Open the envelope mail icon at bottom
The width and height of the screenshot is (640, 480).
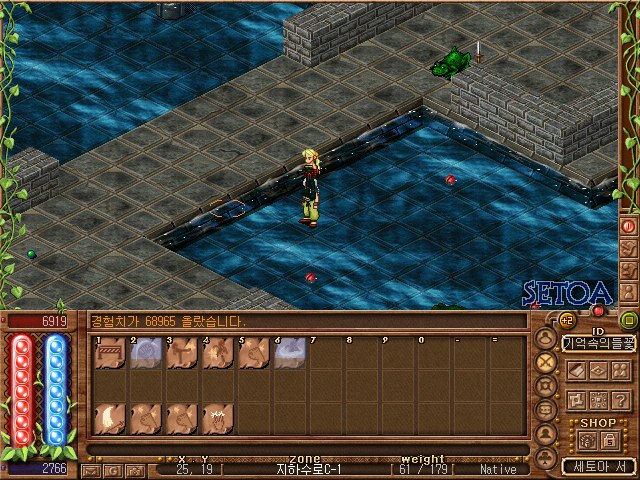(93, 469)
